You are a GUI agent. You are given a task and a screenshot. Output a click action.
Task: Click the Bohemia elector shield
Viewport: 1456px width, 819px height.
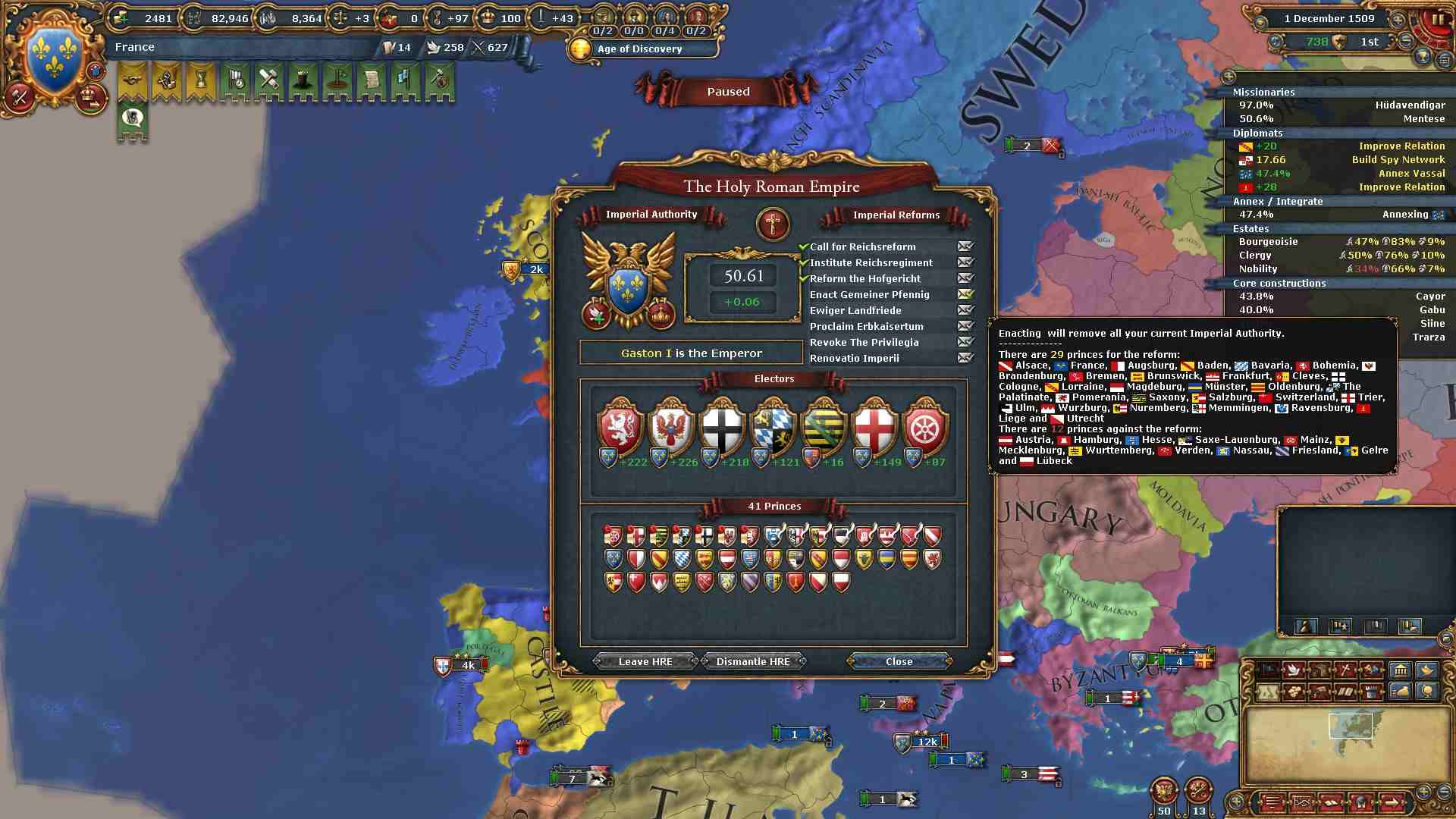pyautogui.click(x=620, y=427)
